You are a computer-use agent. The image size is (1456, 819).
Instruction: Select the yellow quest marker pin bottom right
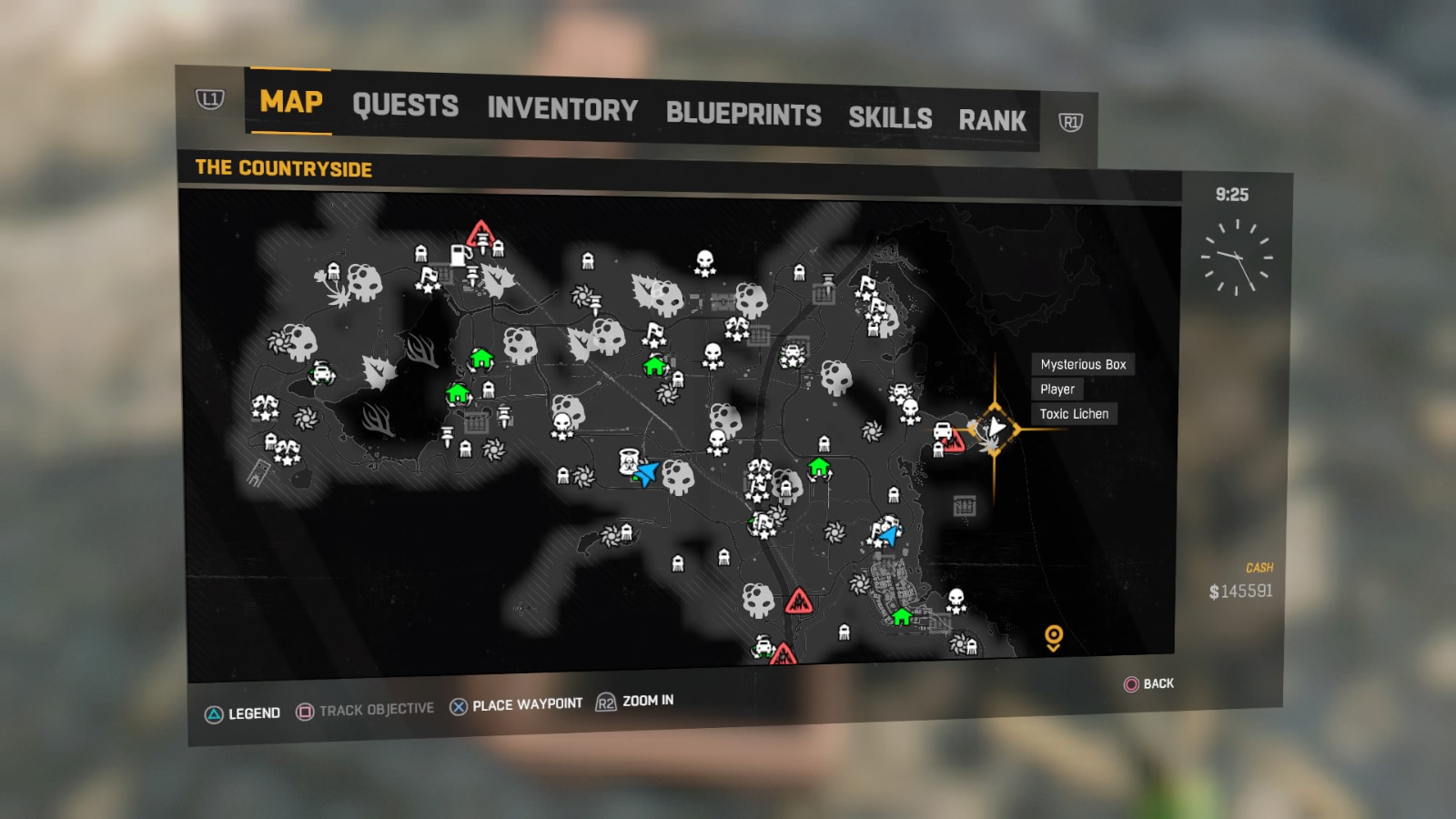[x=1054, y=636]
